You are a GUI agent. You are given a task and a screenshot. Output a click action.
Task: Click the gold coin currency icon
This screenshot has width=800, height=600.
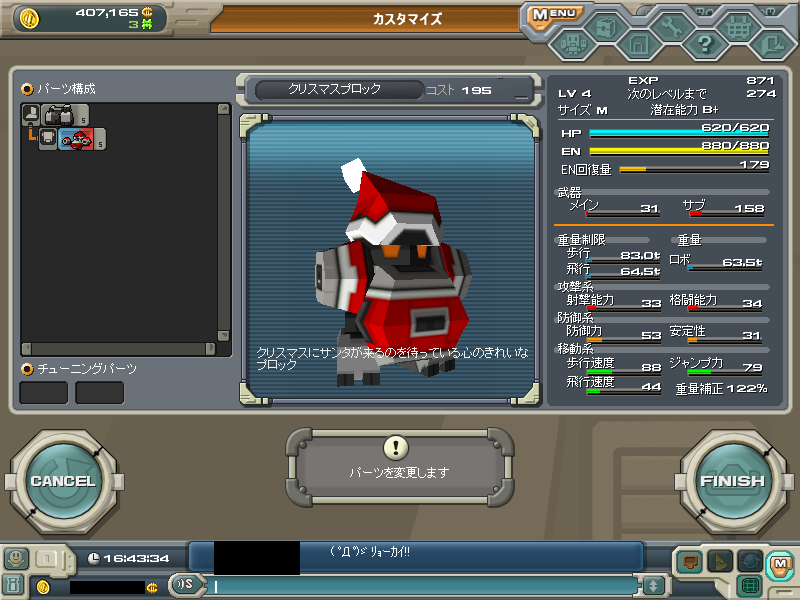(29, 17)
